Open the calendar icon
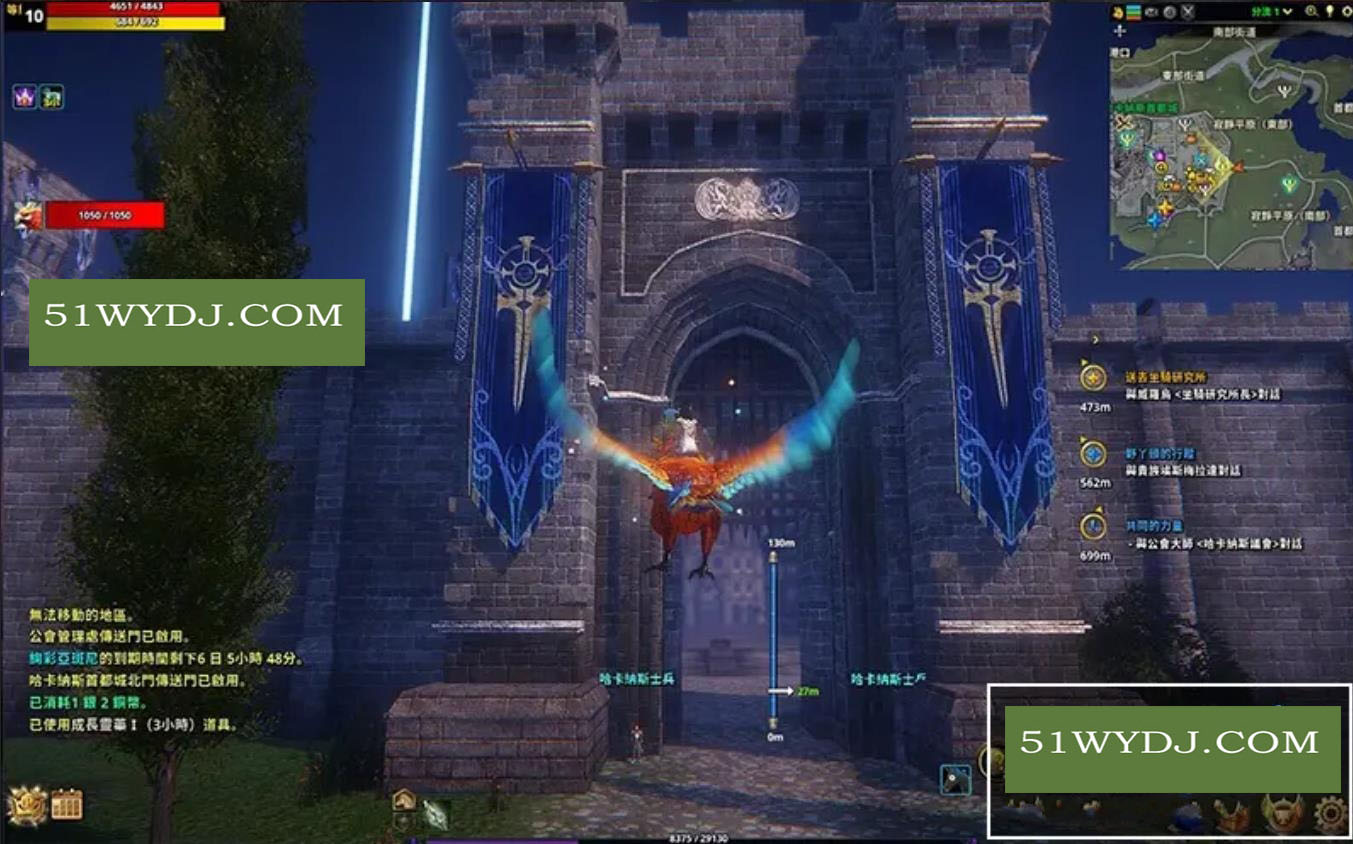 pyautogui.click(x=67, y=804)
